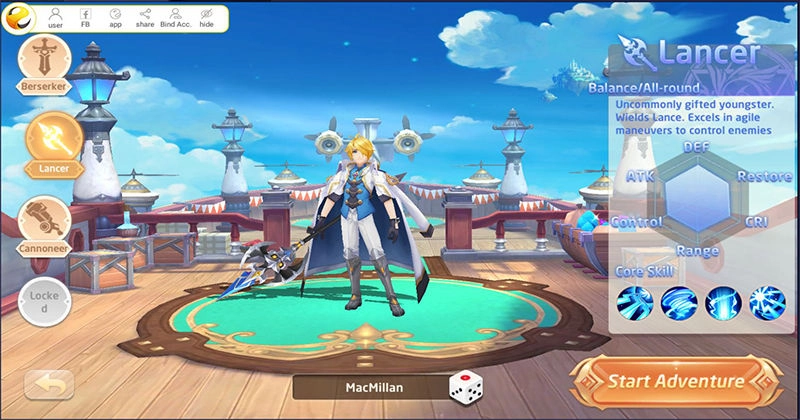
Task: Open the FB option in overlay
Action: coord(85,17)
